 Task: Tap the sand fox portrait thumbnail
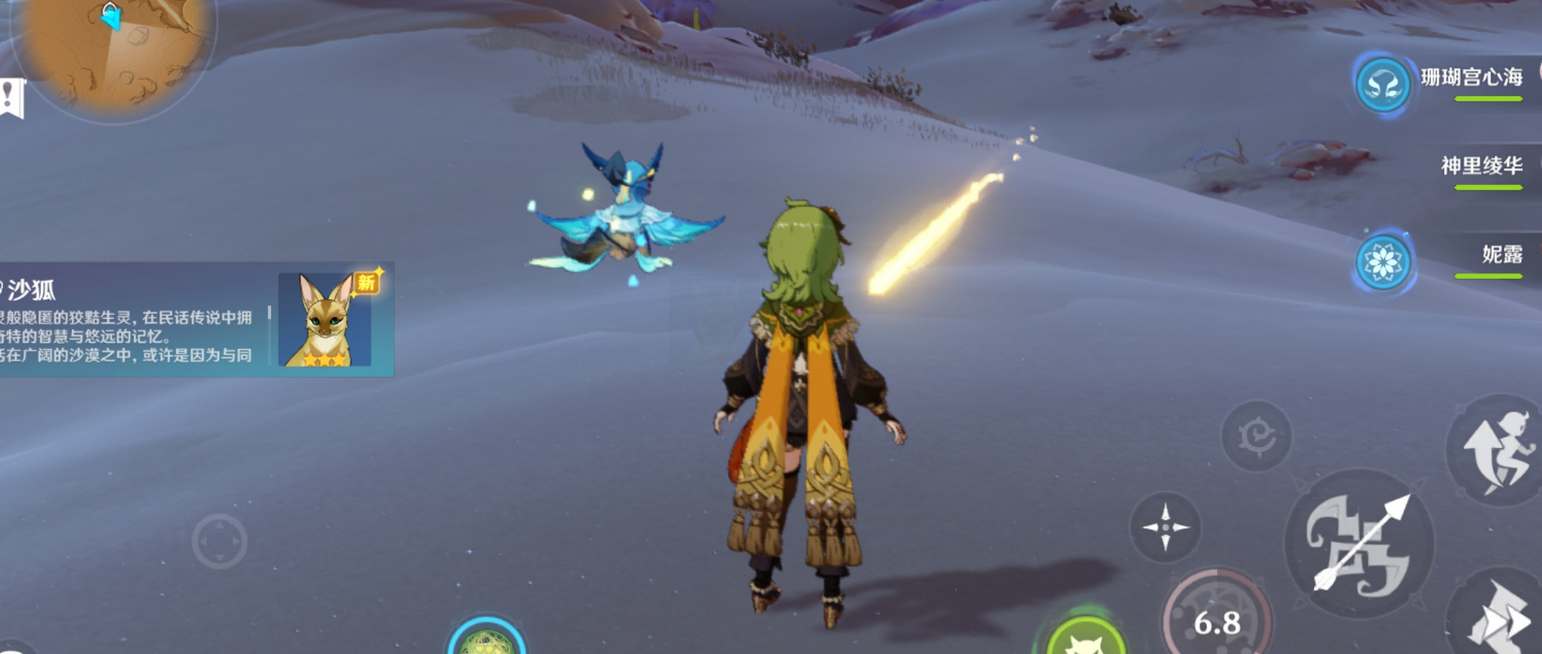click(x=325, y=320)
